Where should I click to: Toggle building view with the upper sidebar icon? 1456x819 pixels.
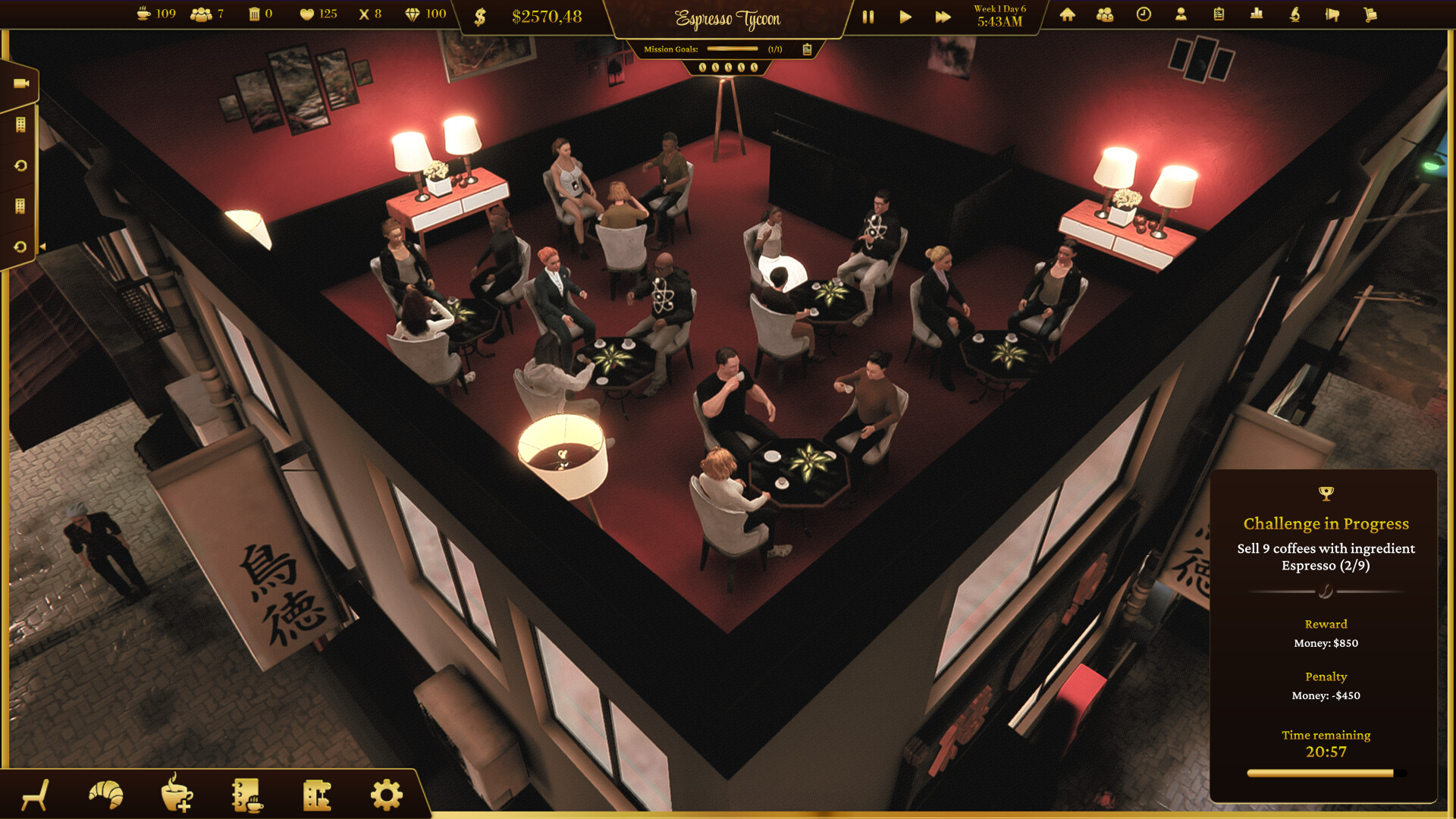(20, 124)
